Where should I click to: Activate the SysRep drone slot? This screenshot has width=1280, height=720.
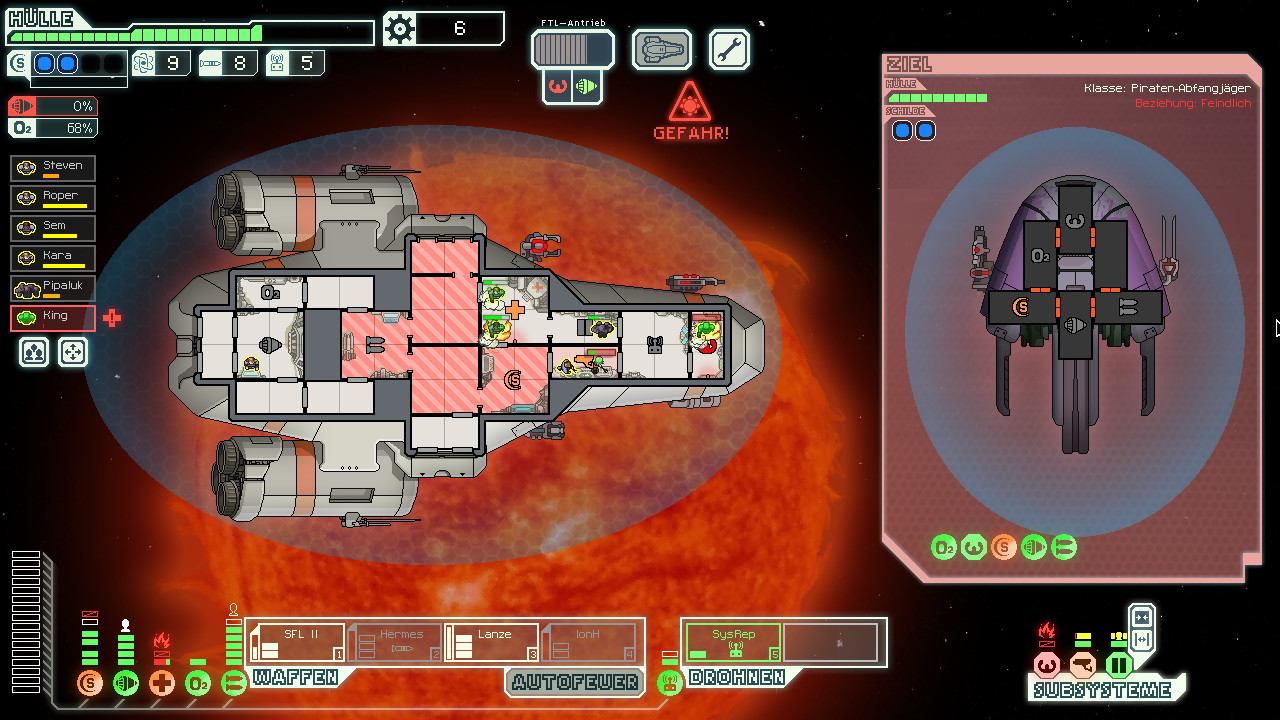pos(733,642)
